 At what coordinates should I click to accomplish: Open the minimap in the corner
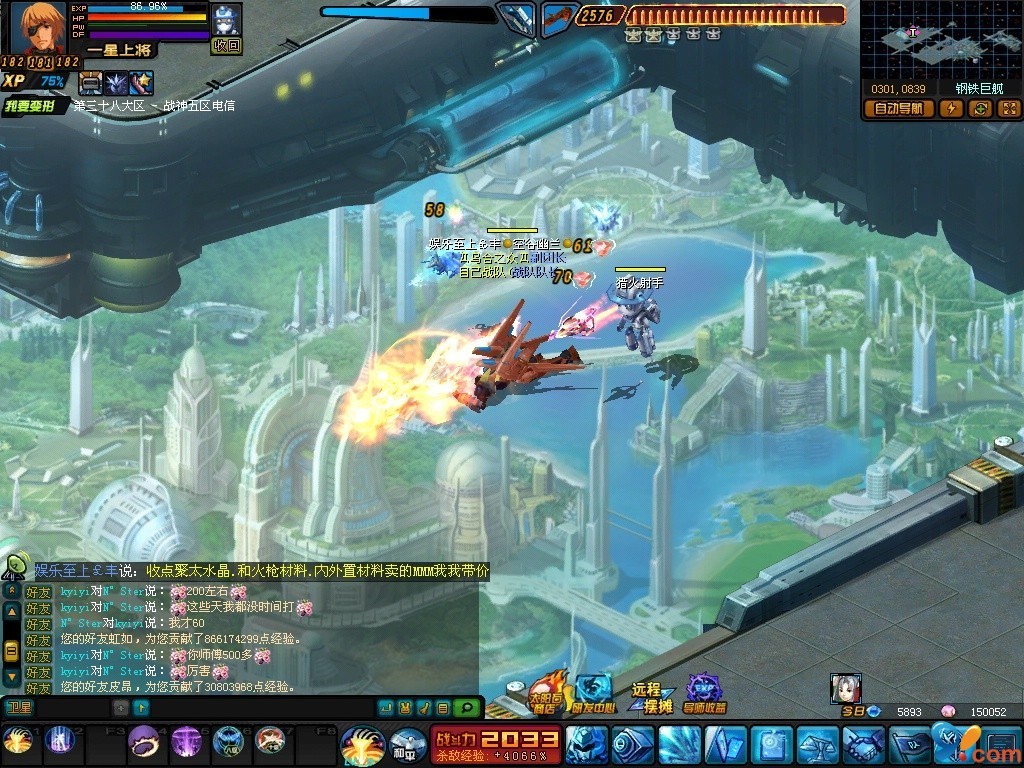click(x=939, y=40)
